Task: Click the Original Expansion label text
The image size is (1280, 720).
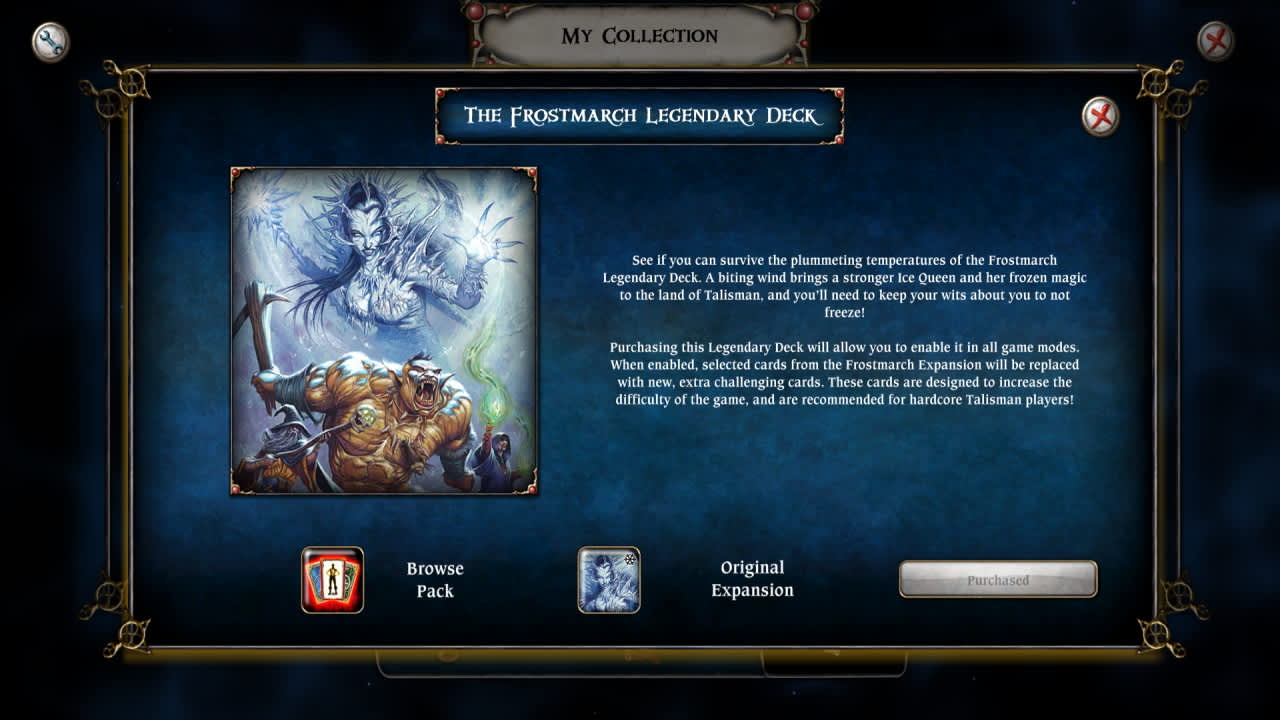Action: [x=754, y=579]
